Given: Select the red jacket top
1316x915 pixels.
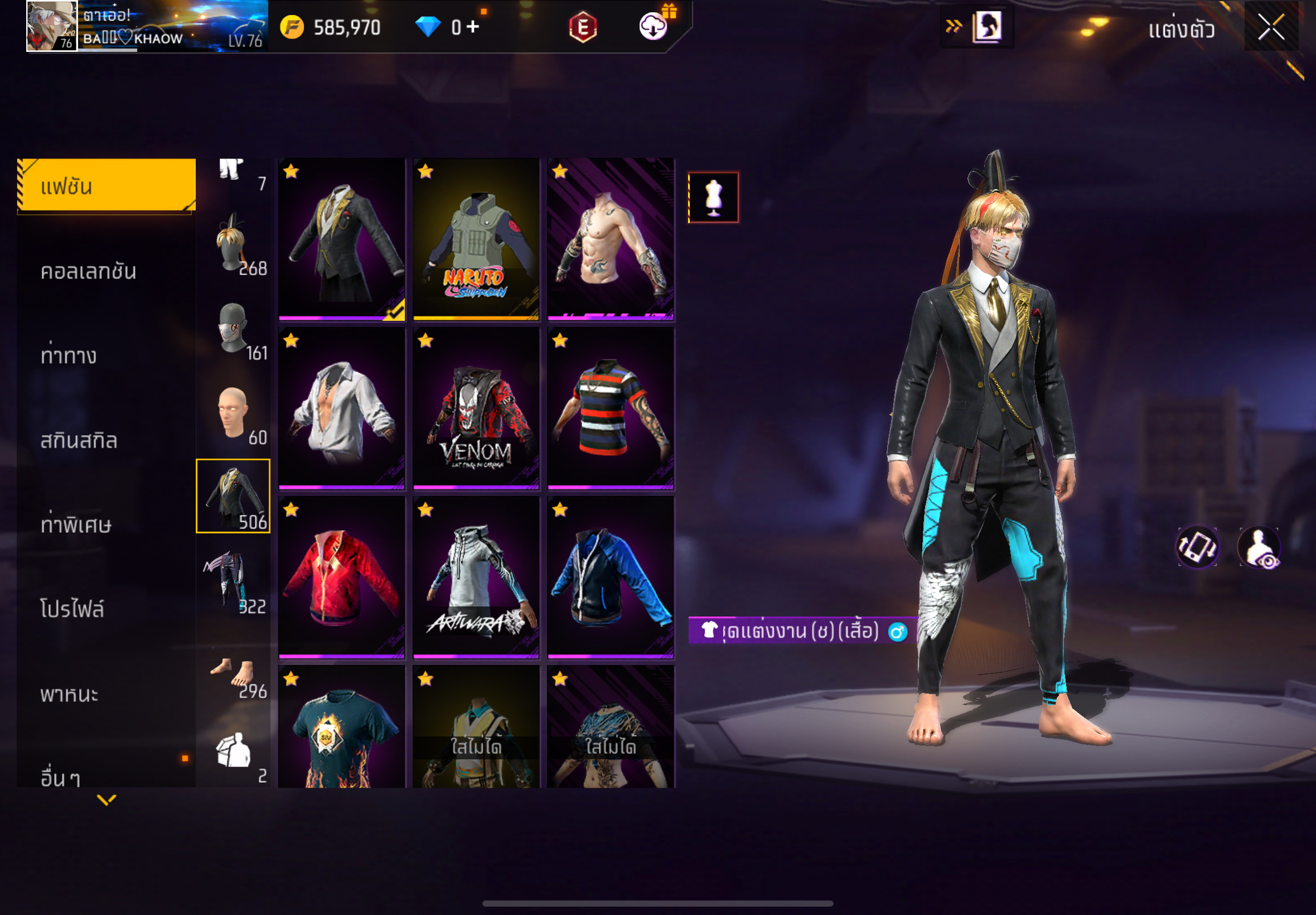Looking at the screenshot, I should point(341,577).
